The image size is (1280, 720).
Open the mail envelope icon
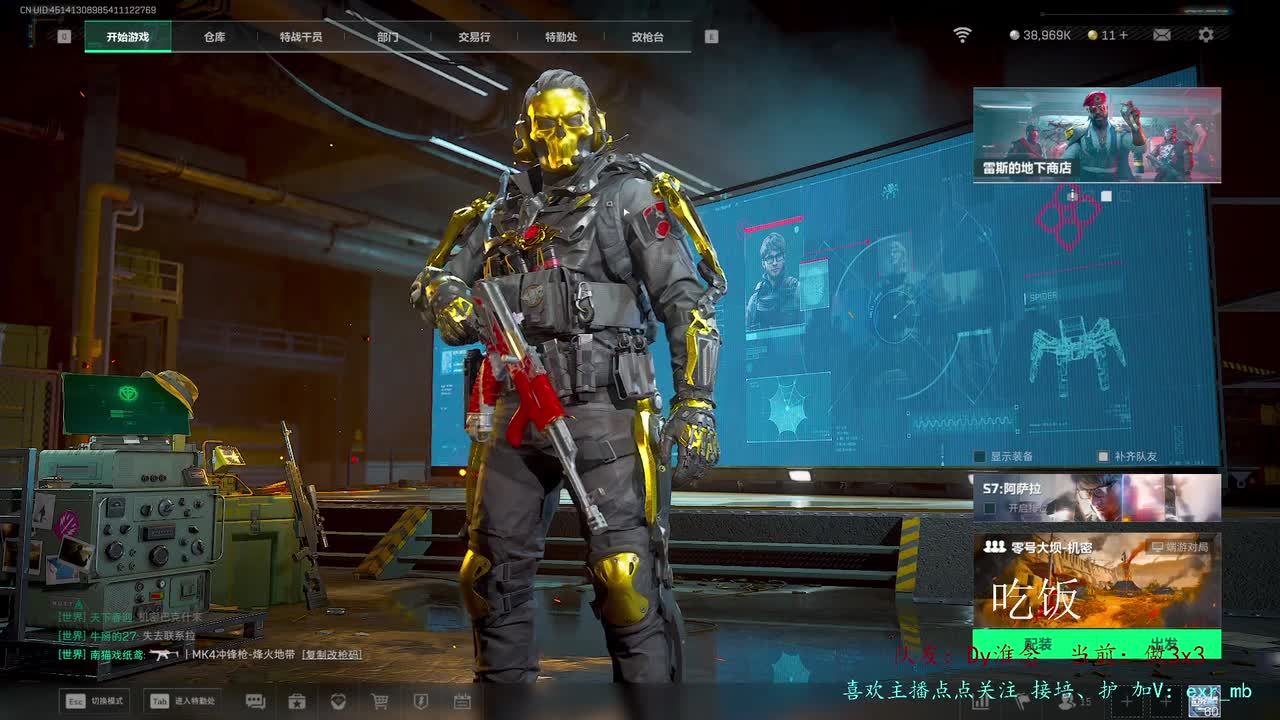(x=1162, y=35)
